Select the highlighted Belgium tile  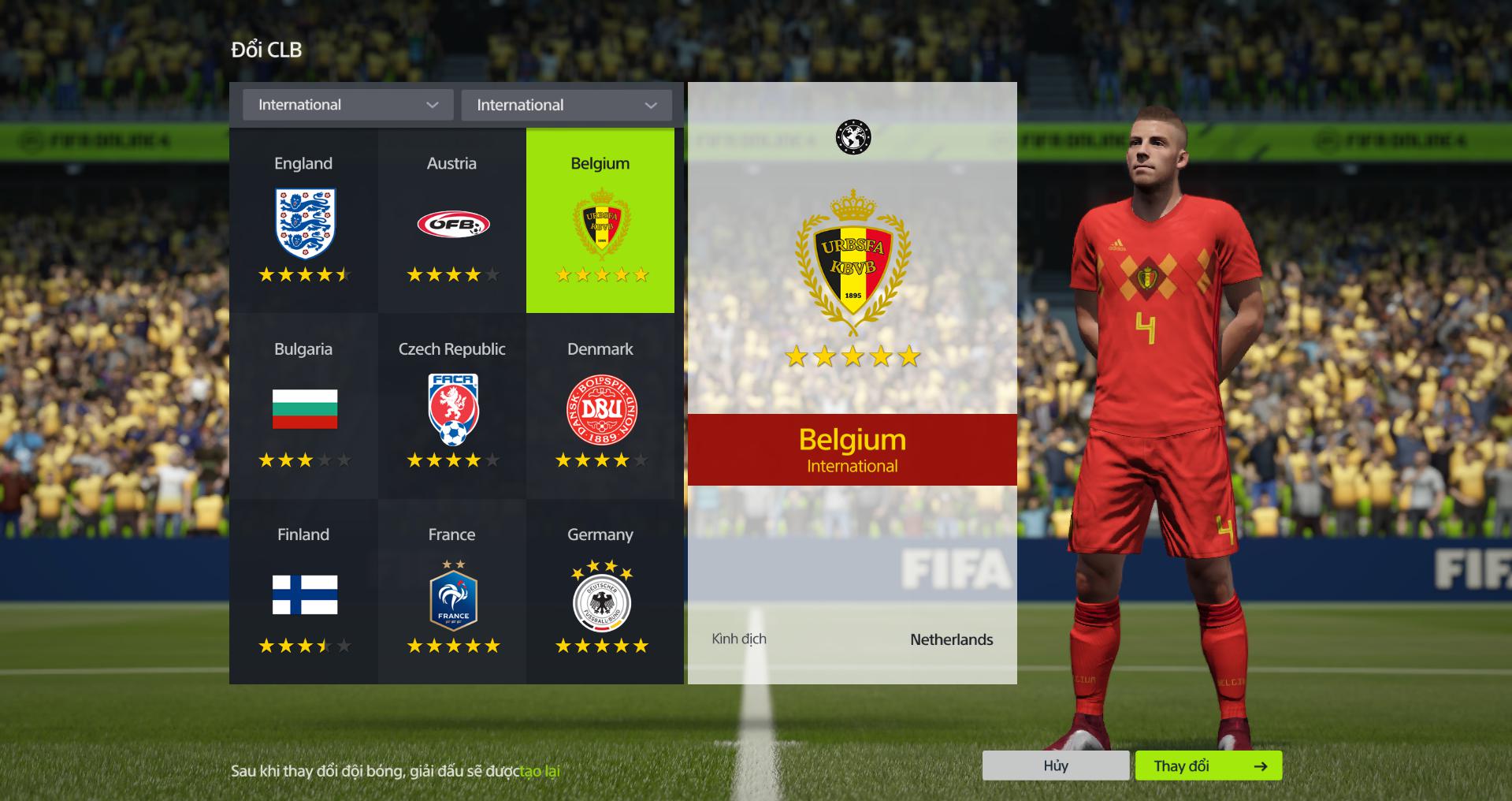600,221
